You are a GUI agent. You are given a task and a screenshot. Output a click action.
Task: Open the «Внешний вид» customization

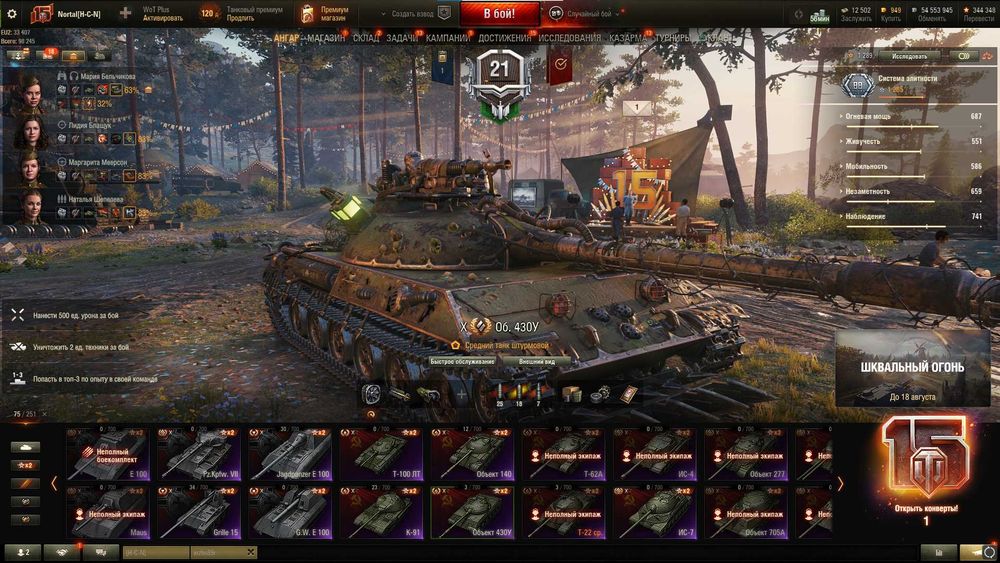(544, 361)
